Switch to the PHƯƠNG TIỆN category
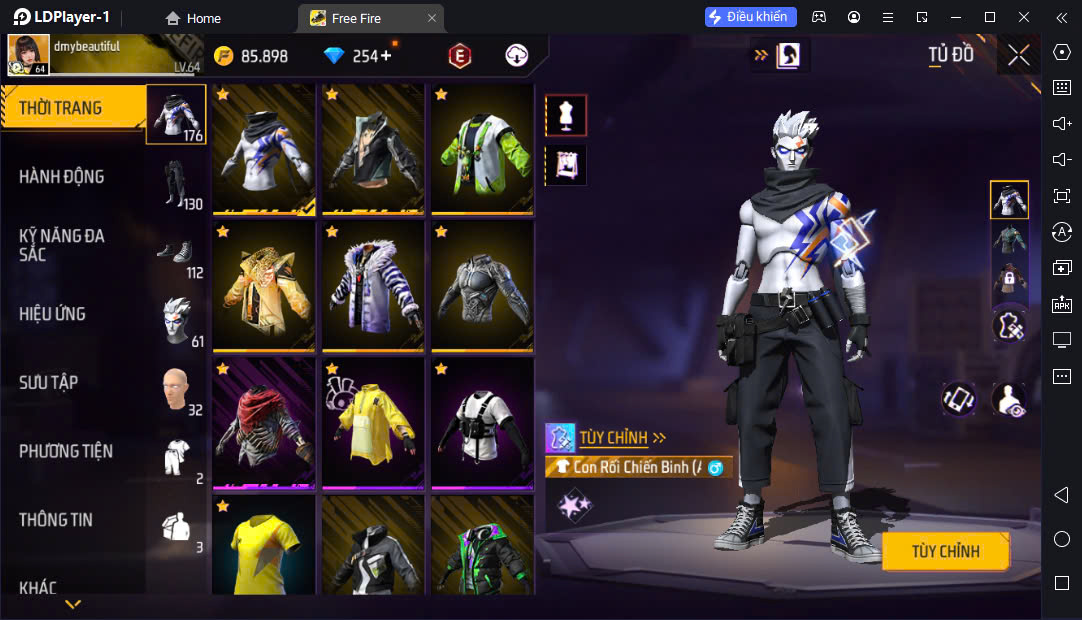The width and height of the screenshot is (1082, 620). 75,451
